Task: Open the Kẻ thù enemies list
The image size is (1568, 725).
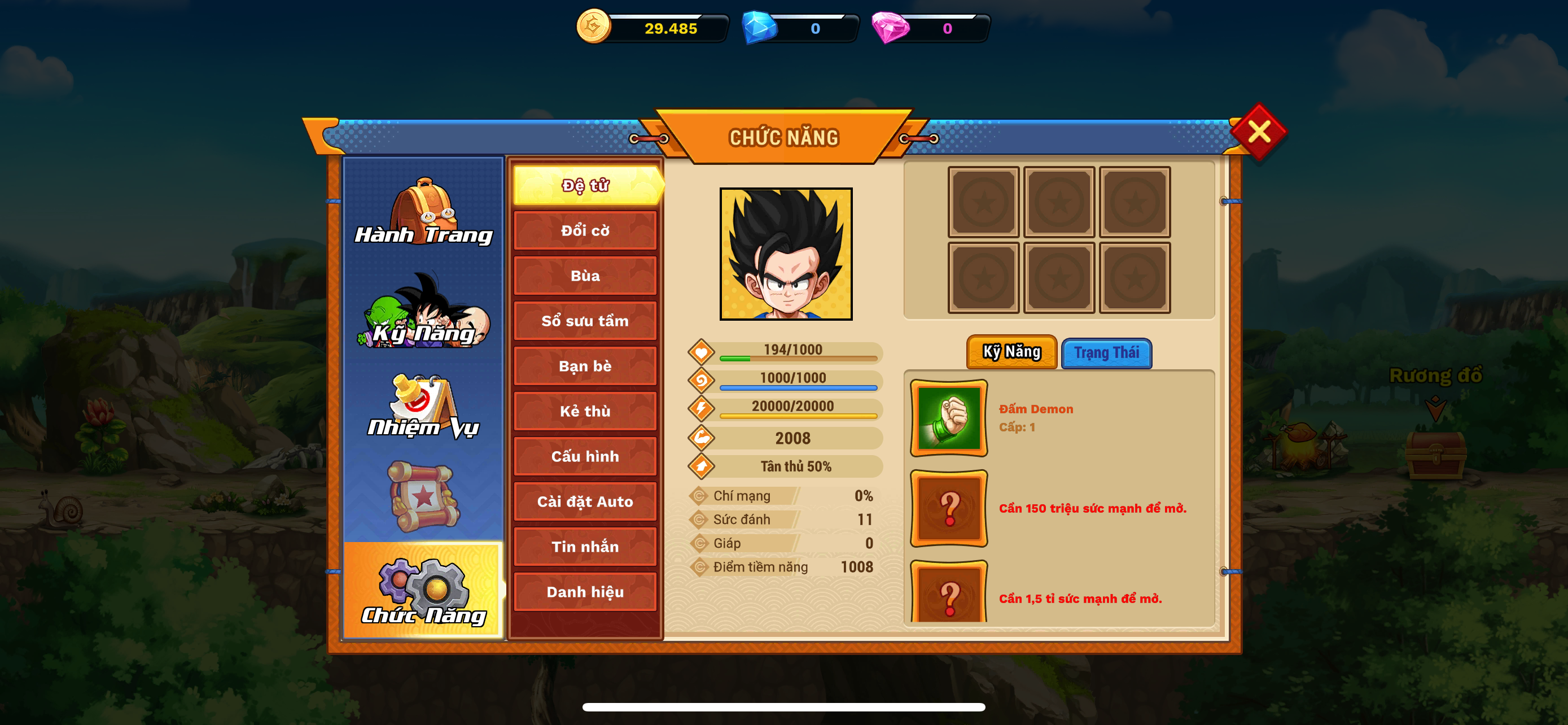Action: 585,411
